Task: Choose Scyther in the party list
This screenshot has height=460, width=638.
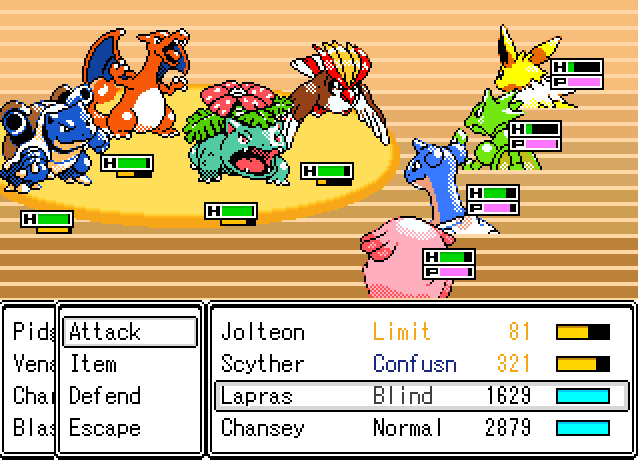Action: click(x=420, y=364)
